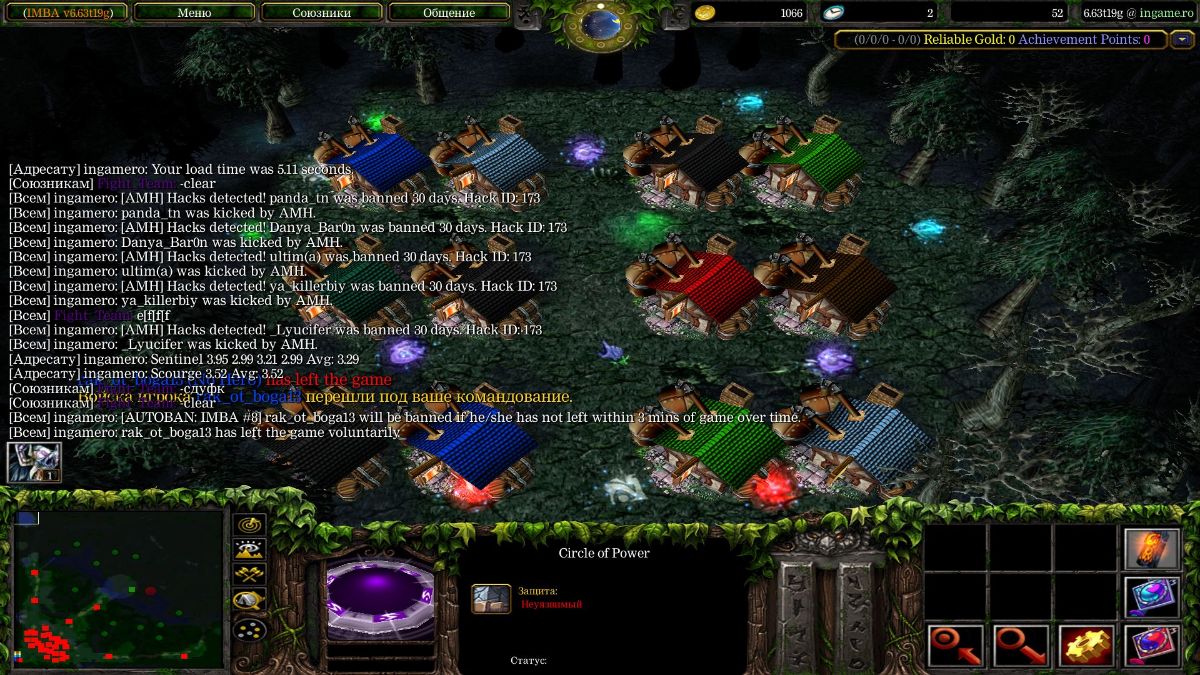Viewport: 1200px width, 675px height.
Task: Click on the minimap
Action: [x=118, y=588]
